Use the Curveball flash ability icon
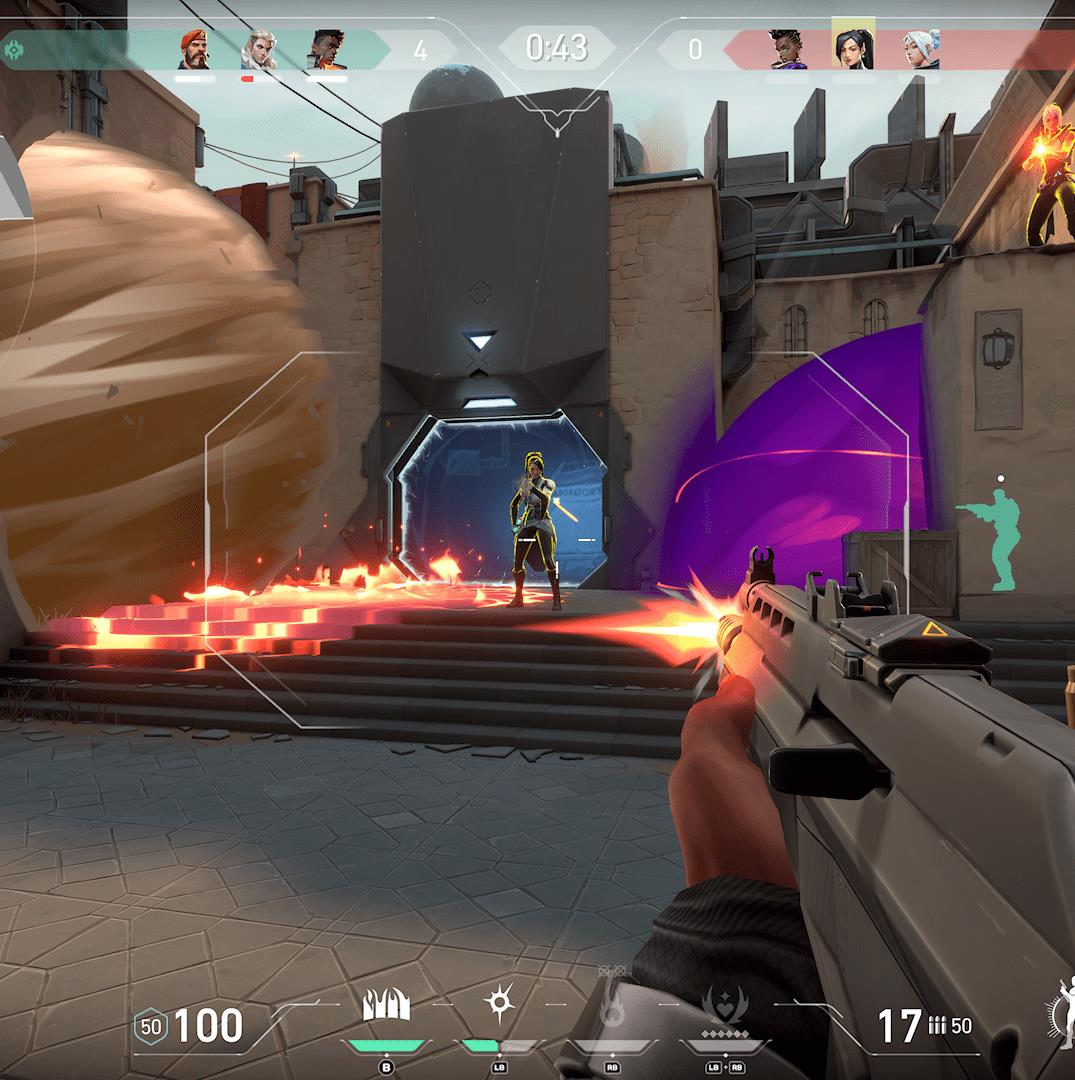This screenshot has width=1075, height=1080. (x=497, y=1003)
